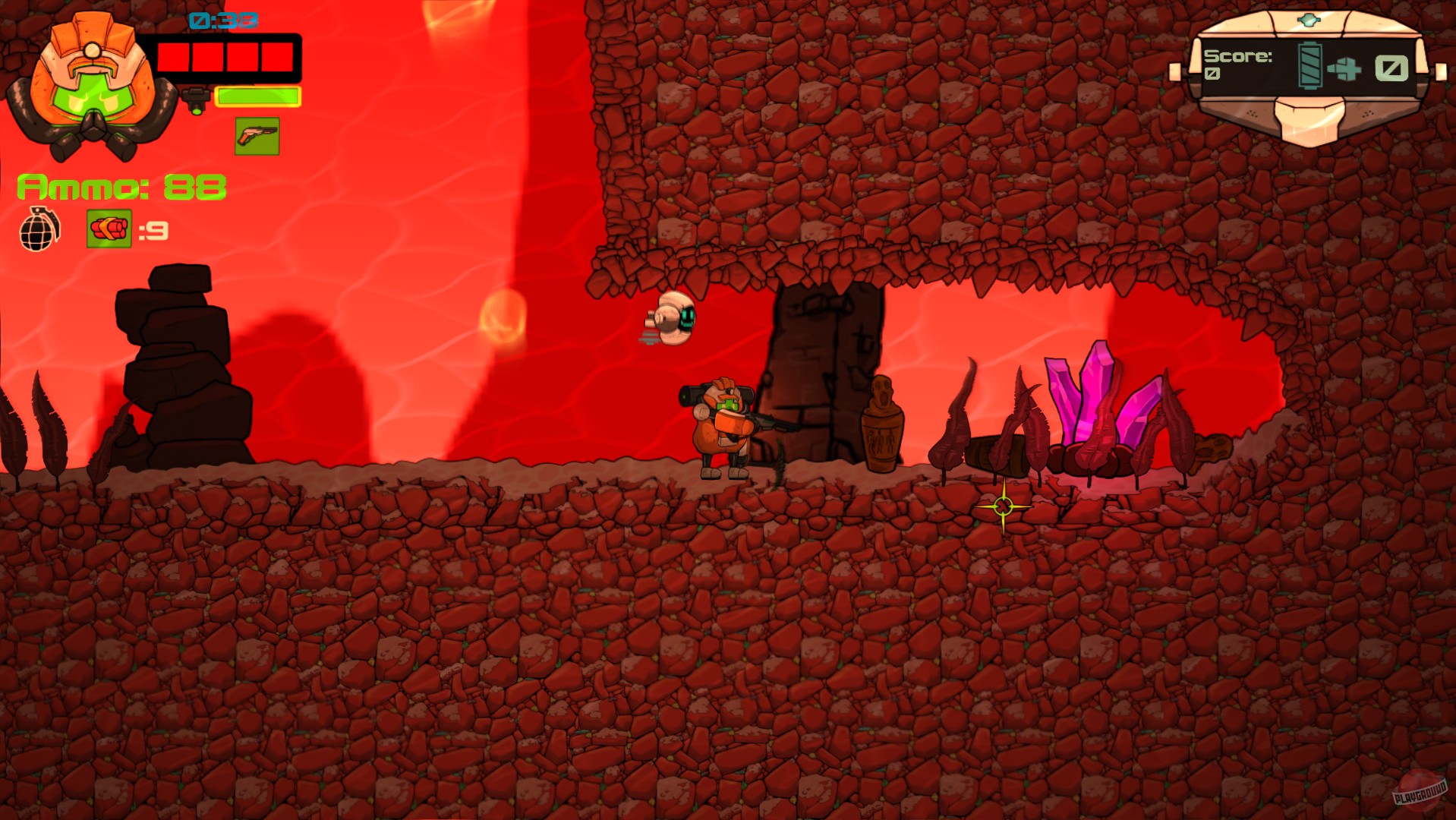Toggle the first red health segment
Viewport: 1456px width, 820px height.
tap(172, 56)
